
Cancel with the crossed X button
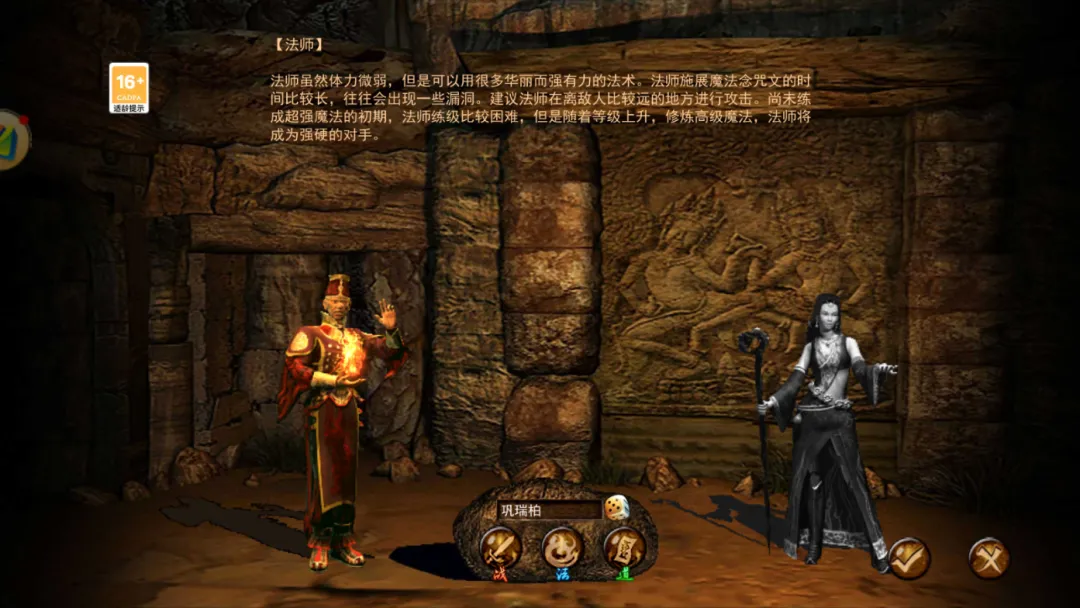[989, 558]
